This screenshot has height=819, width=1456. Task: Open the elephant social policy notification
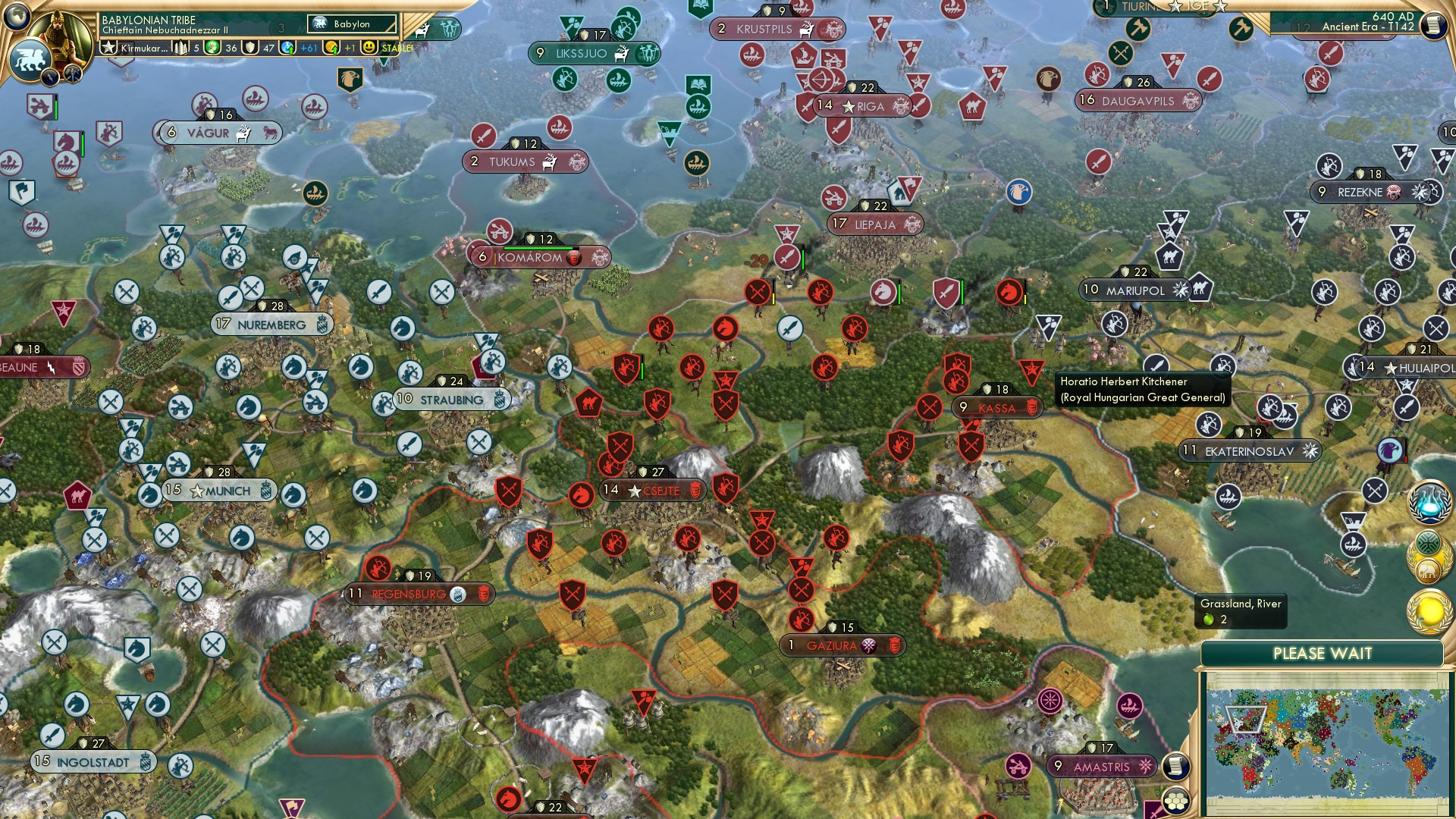pyautogui.click(x=1426, y=570)
